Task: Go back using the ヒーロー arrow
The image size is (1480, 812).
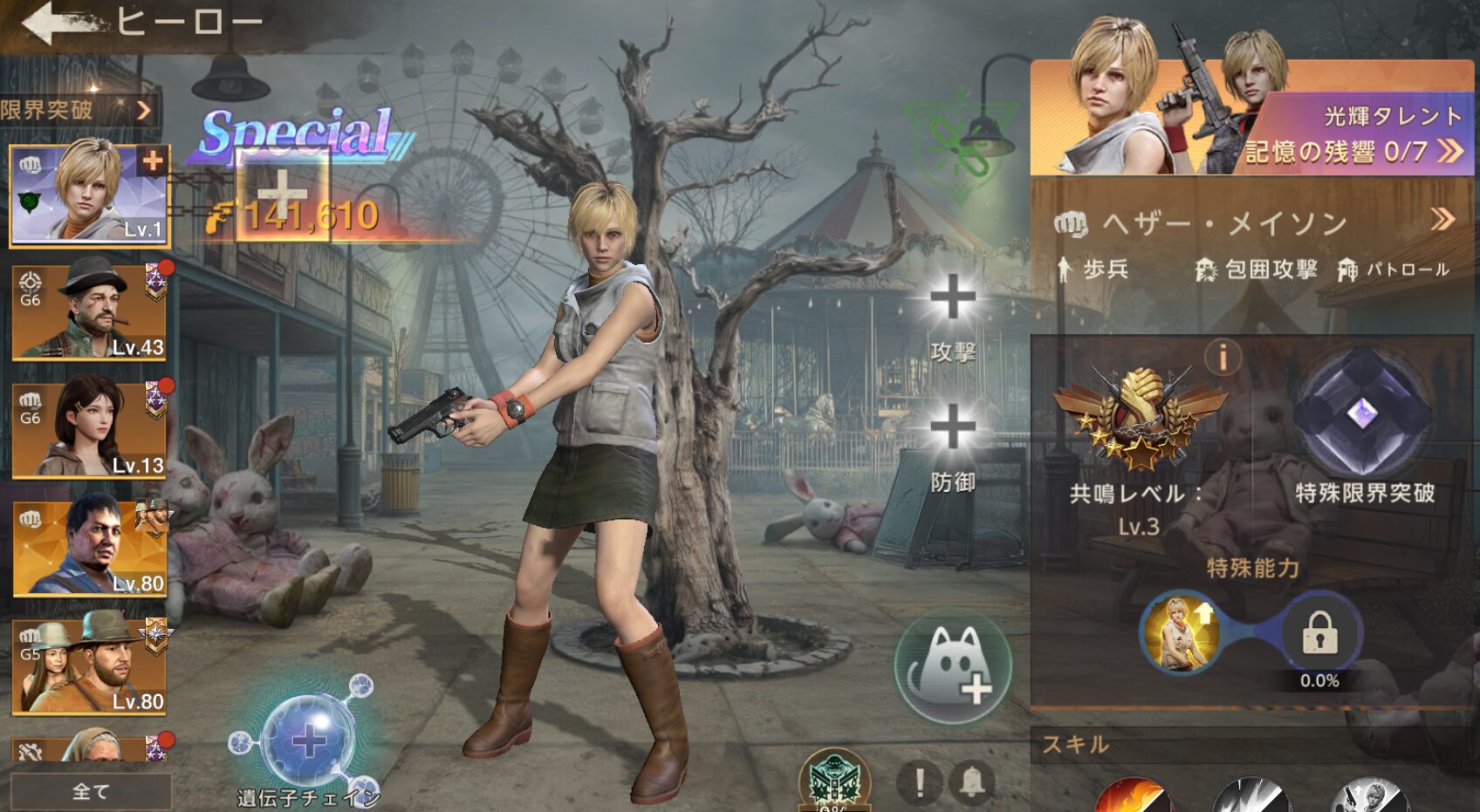Action: (x=54, y=24)
